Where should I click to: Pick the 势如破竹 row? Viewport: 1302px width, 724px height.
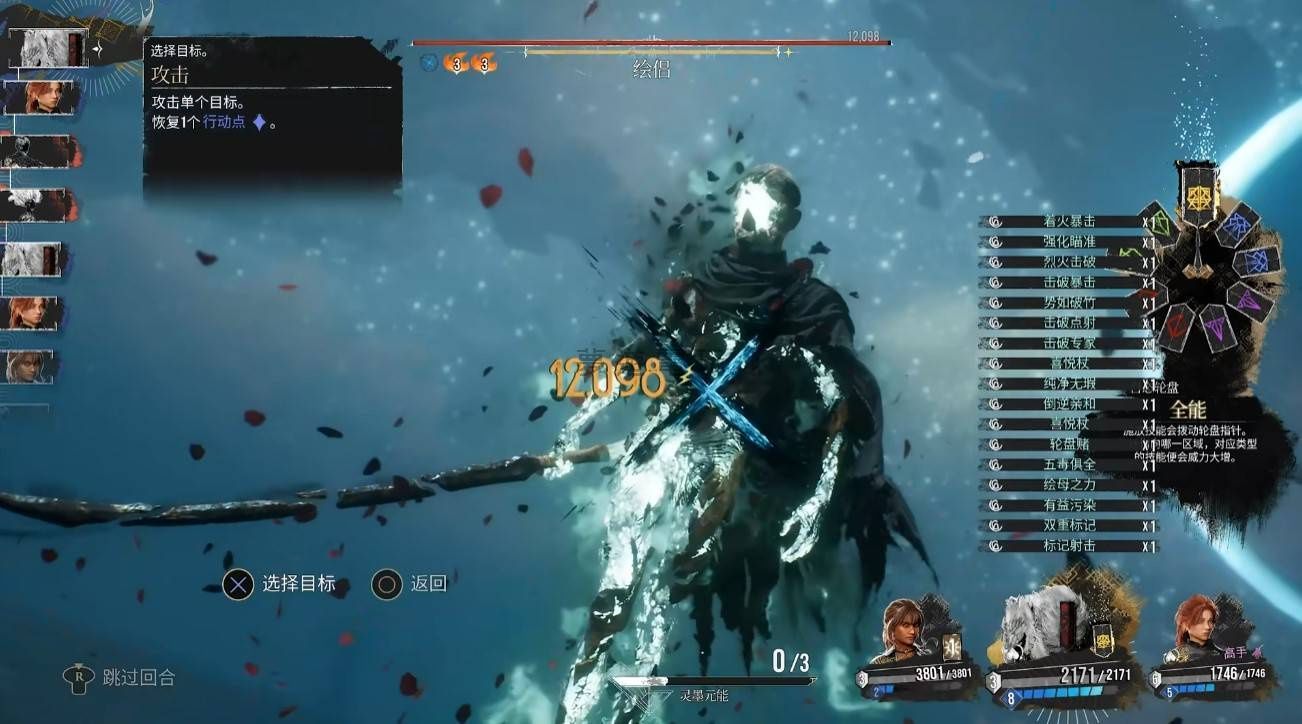click(1068, 303)
